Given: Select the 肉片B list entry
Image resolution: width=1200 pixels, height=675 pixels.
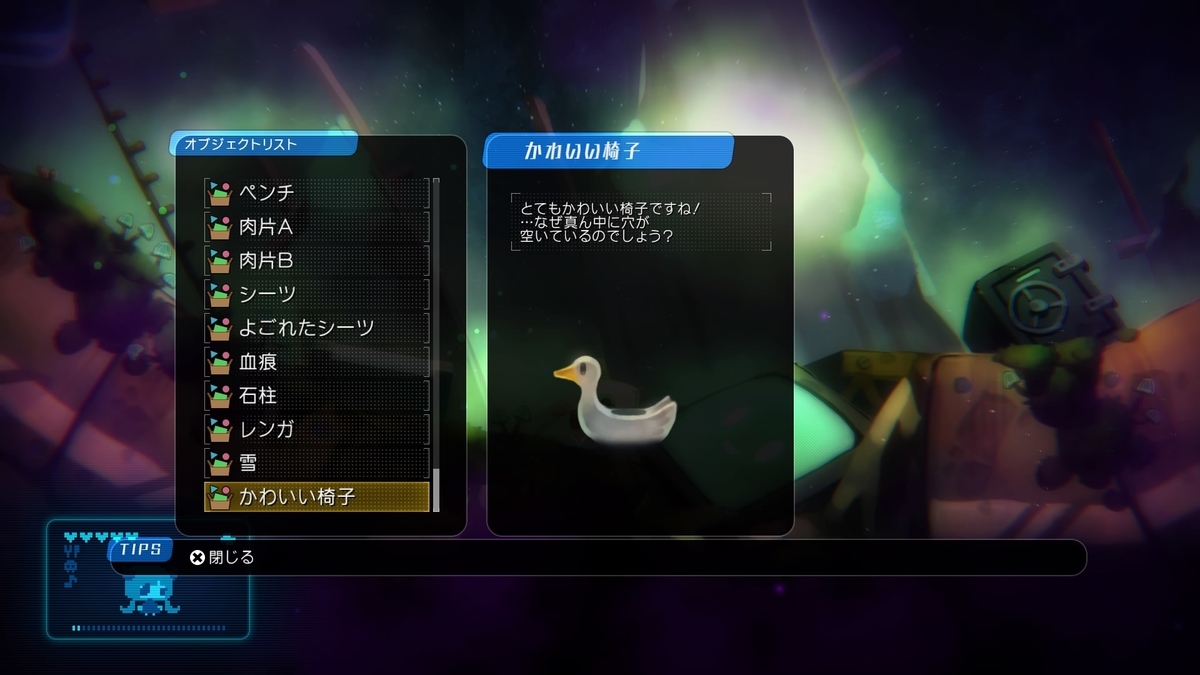Looking at the screenshot, I should tap(317, 261).
